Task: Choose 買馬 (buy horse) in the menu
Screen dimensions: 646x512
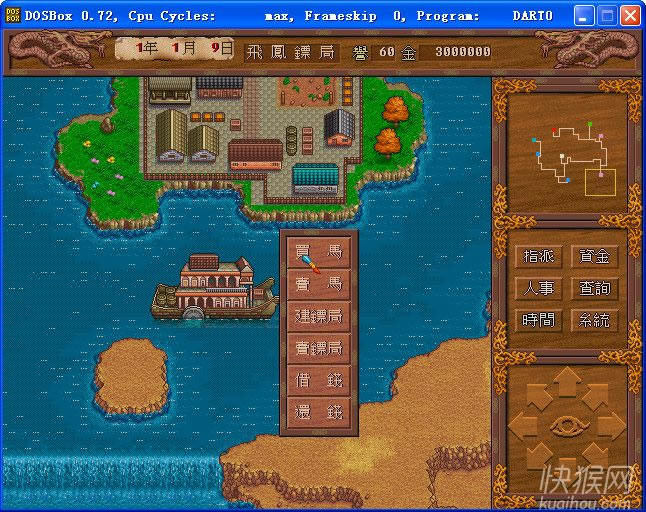Action: 318,253
